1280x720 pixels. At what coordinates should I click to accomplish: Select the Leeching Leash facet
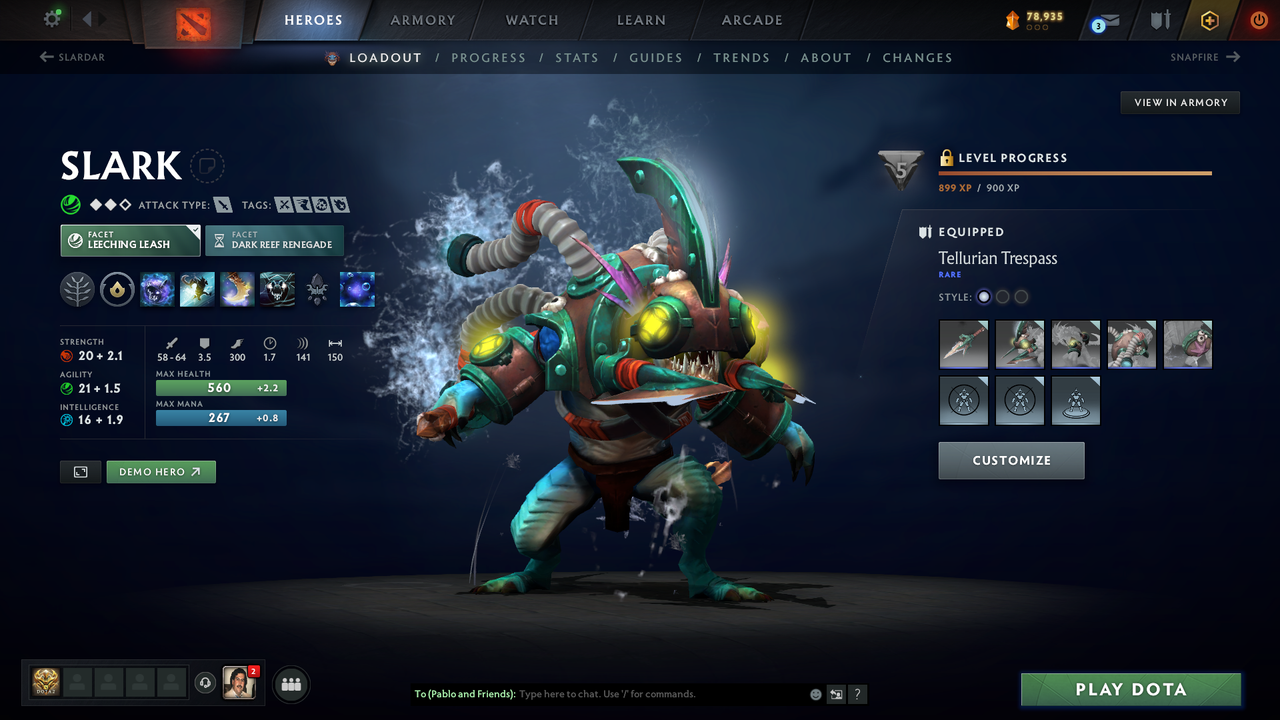click(x=130, y=240)
